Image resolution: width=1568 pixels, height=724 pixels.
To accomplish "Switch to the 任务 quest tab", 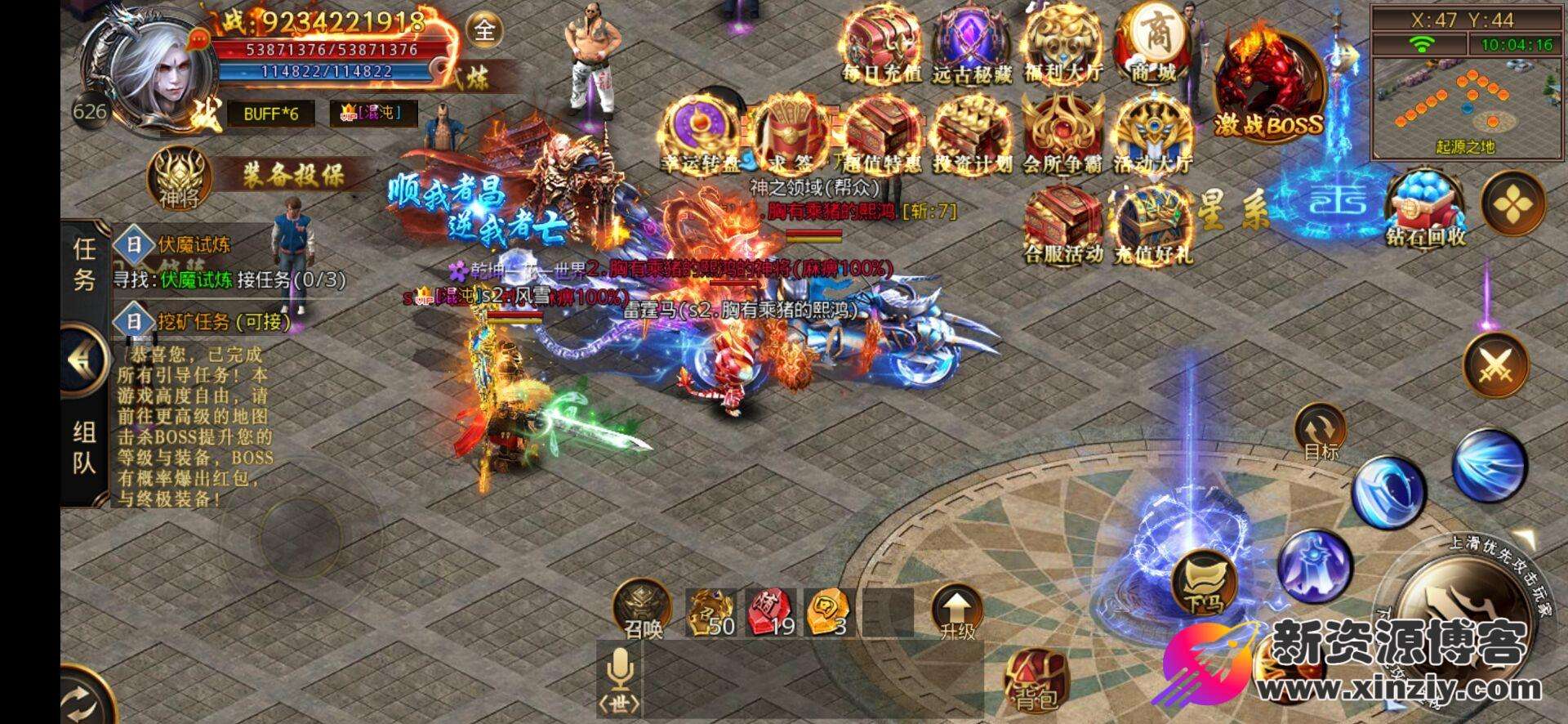I will click(x=84, y=263).
